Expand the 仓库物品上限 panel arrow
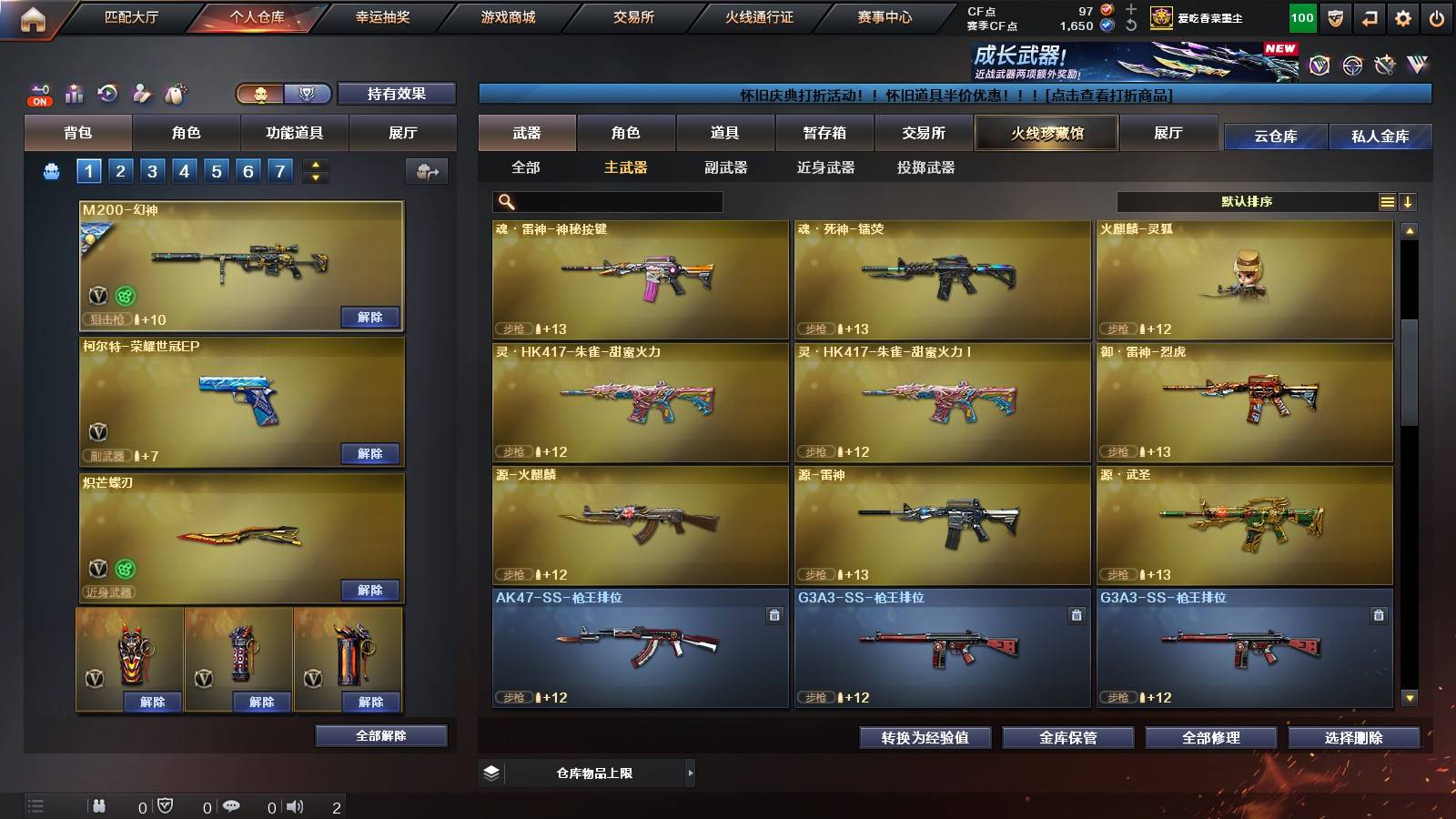The width and height of the screenshot is (1456, 819). (x=690, y=773)
